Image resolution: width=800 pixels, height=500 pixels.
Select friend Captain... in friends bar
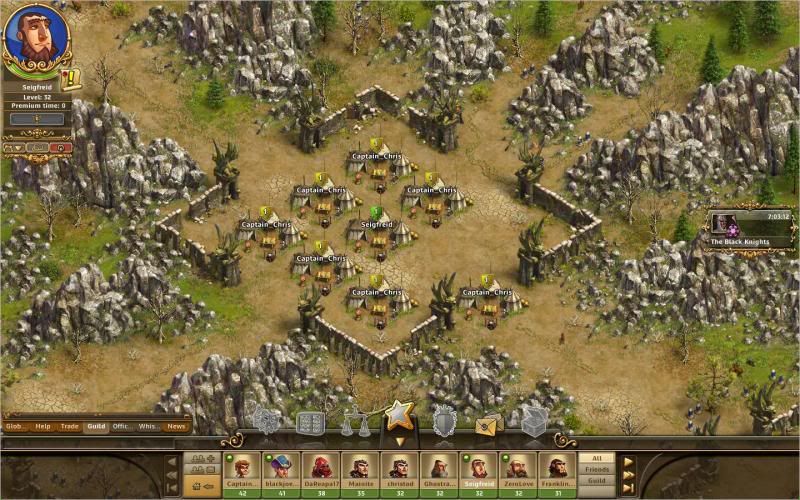pos(241,471)
